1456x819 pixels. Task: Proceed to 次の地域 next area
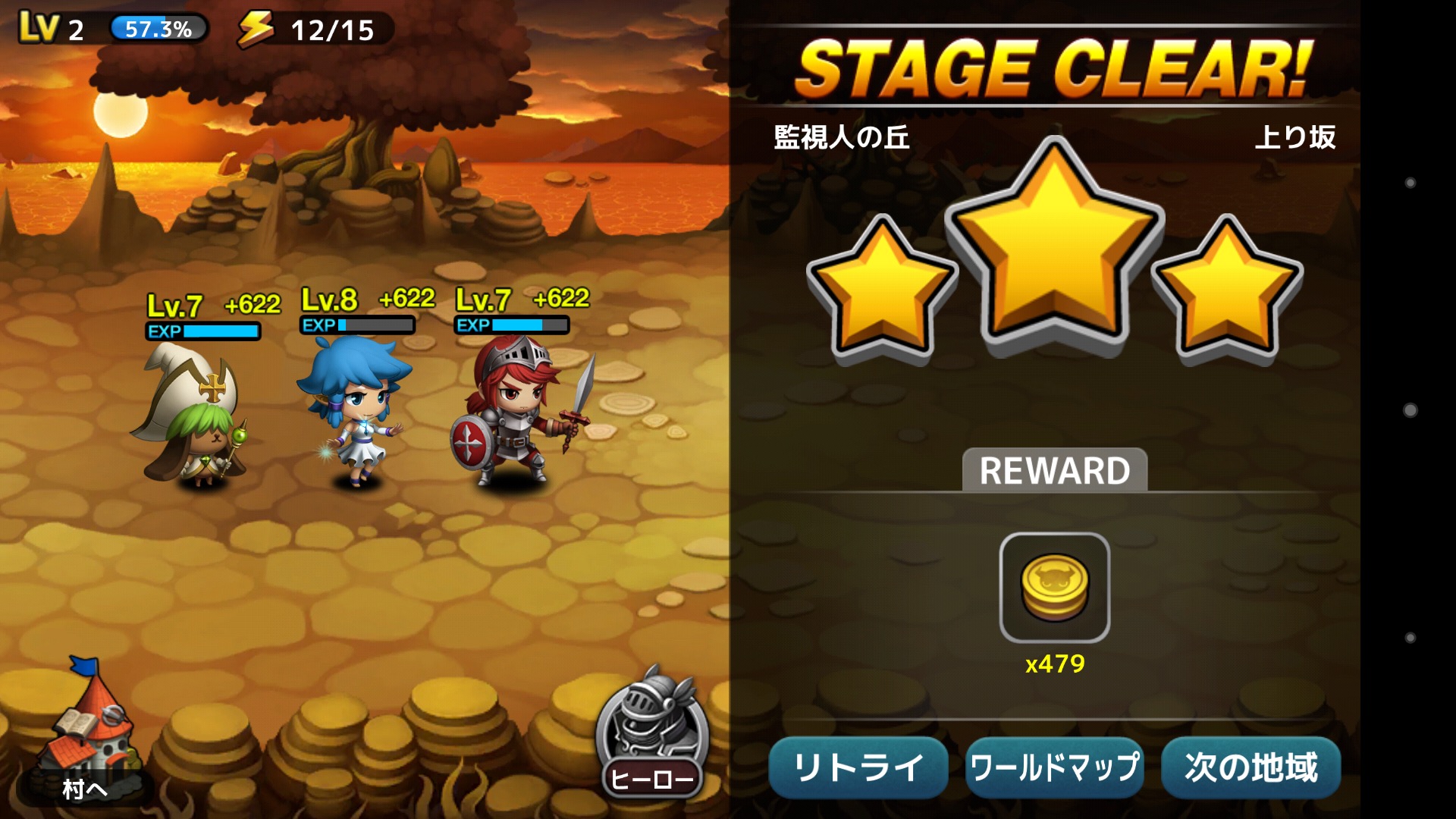point(1250,767)
